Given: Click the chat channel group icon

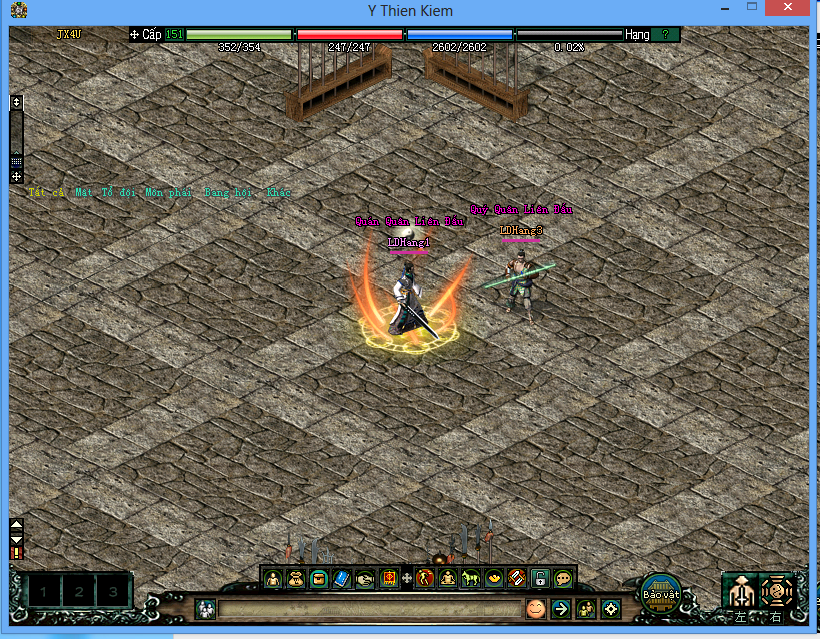Looking at the screenshot, I should [x=206, y=608].
